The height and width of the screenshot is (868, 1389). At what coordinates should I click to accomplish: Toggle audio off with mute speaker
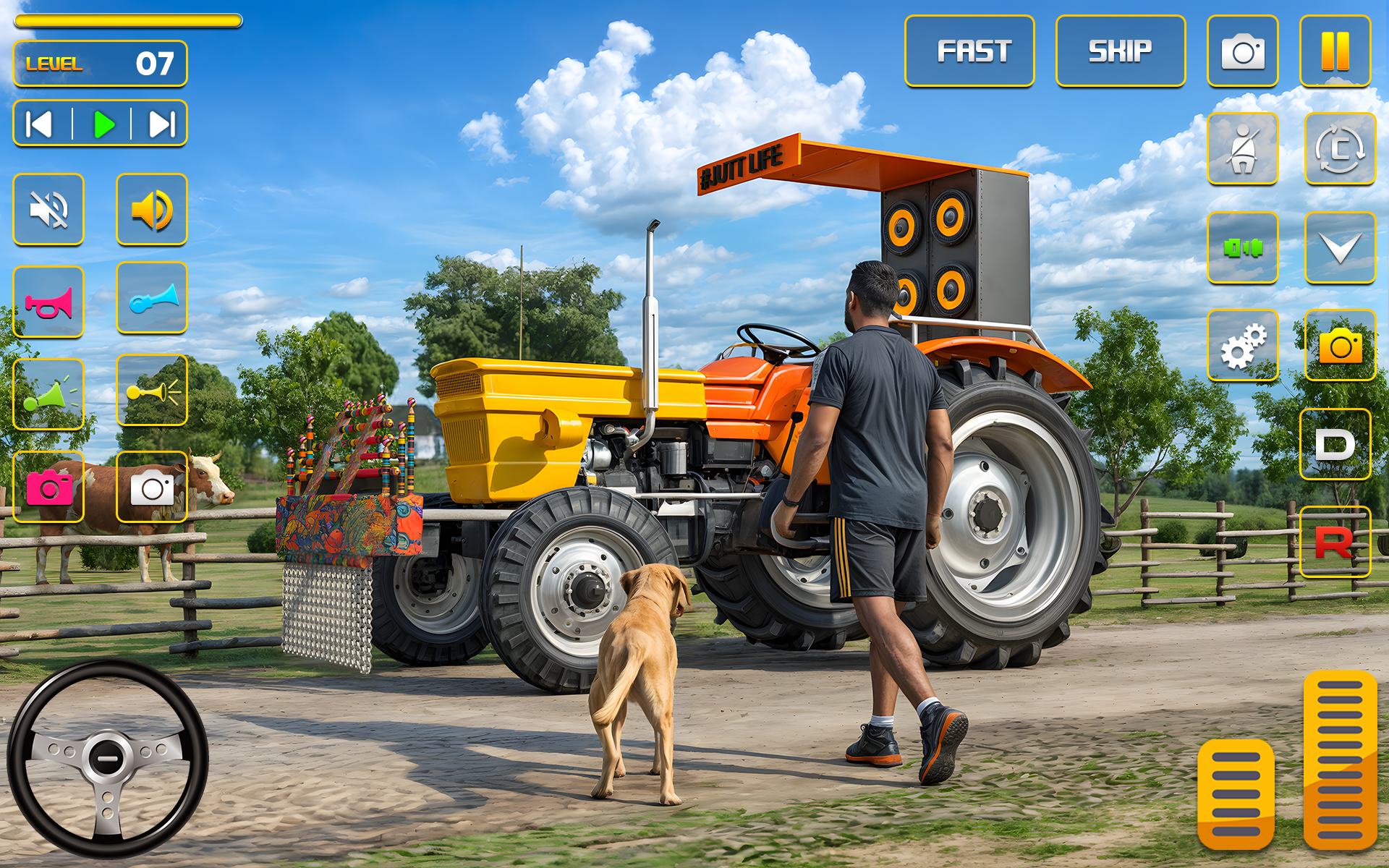coord(48,209)
